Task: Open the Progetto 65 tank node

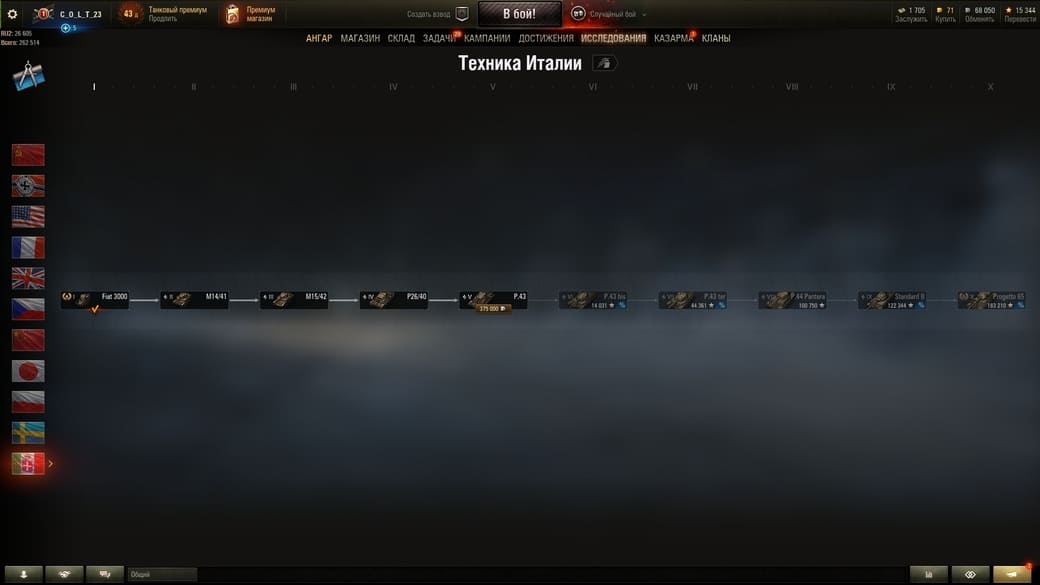Action: [x=992, y=299]
